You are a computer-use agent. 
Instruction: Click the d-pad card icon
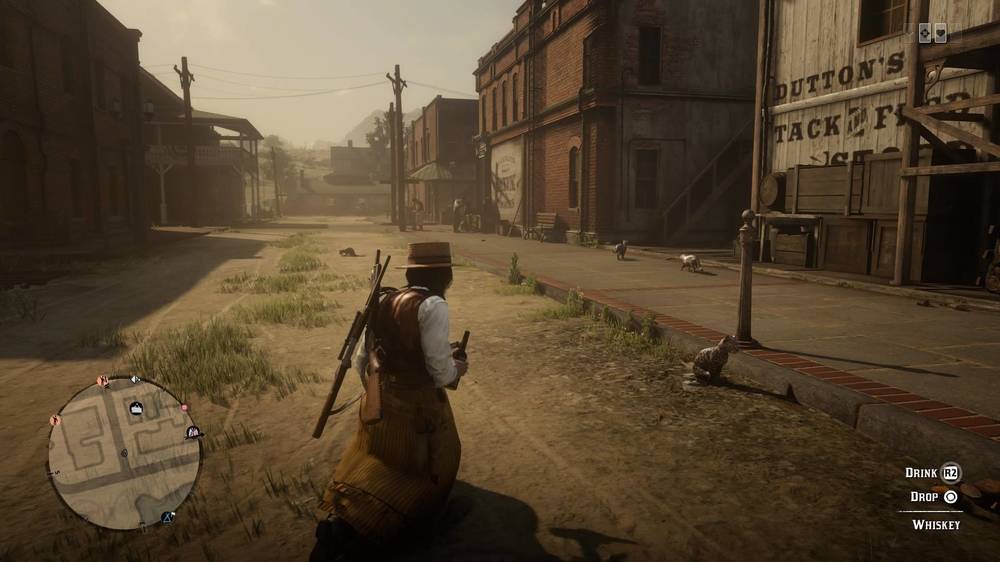coord(926,33)
